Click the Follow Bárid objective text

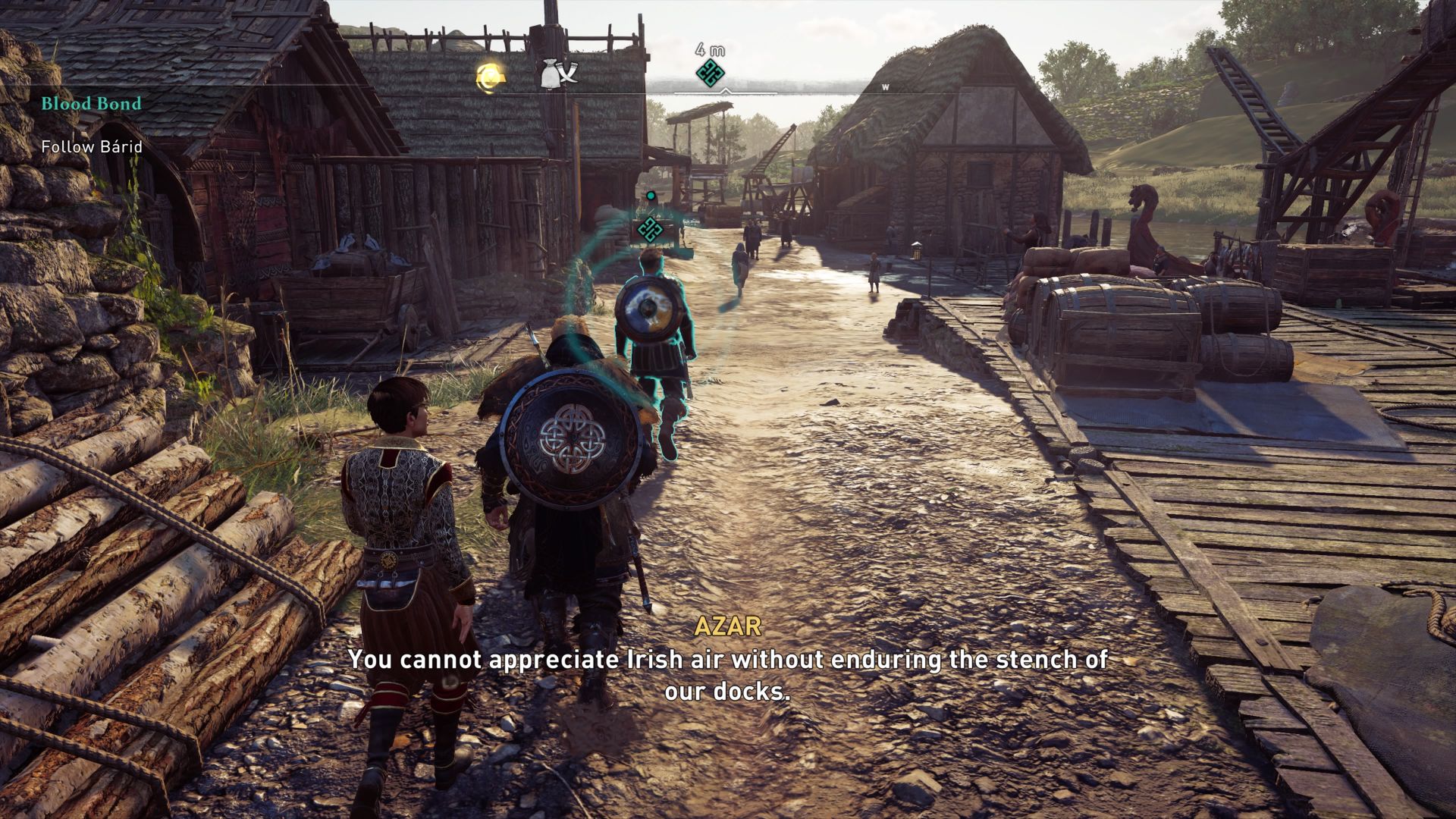[91, 149]
